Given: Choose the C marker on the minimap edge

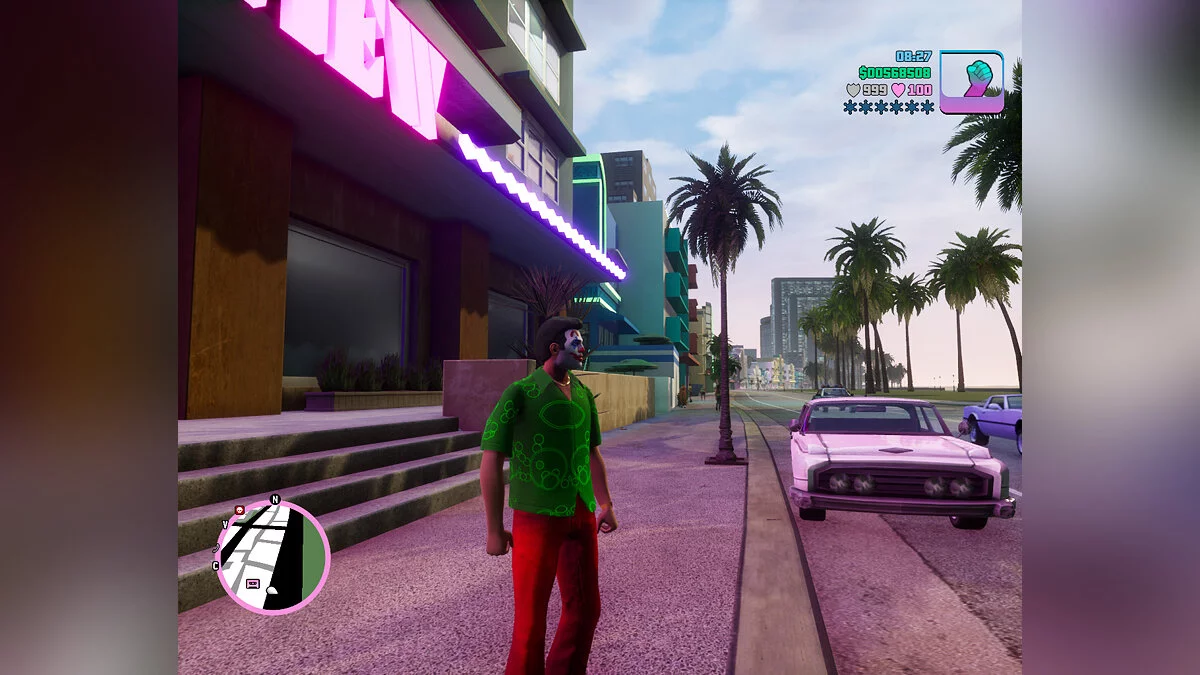Looking at the screenshot, I should [216, 566].
